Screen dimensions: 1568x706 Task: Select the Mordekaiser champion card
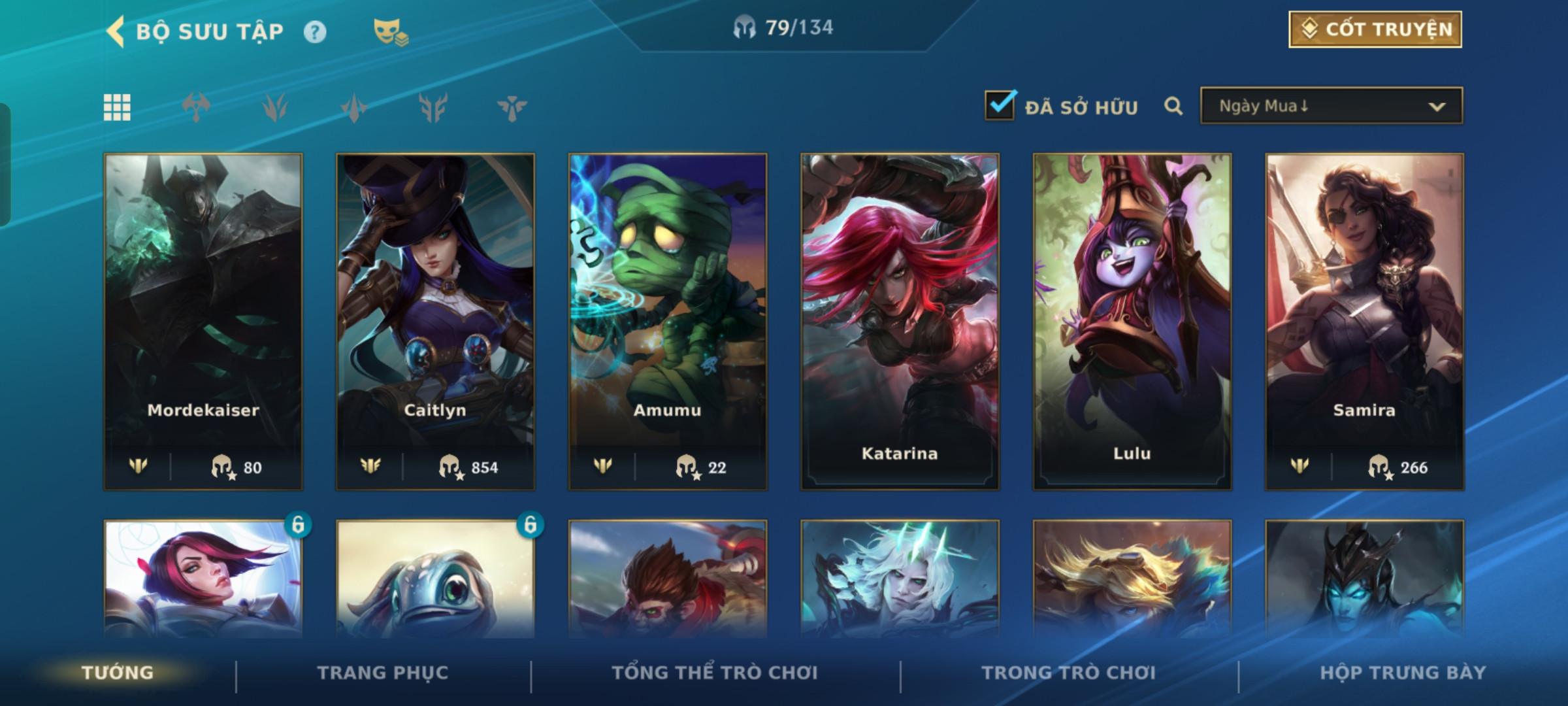[x=203, y=321]
